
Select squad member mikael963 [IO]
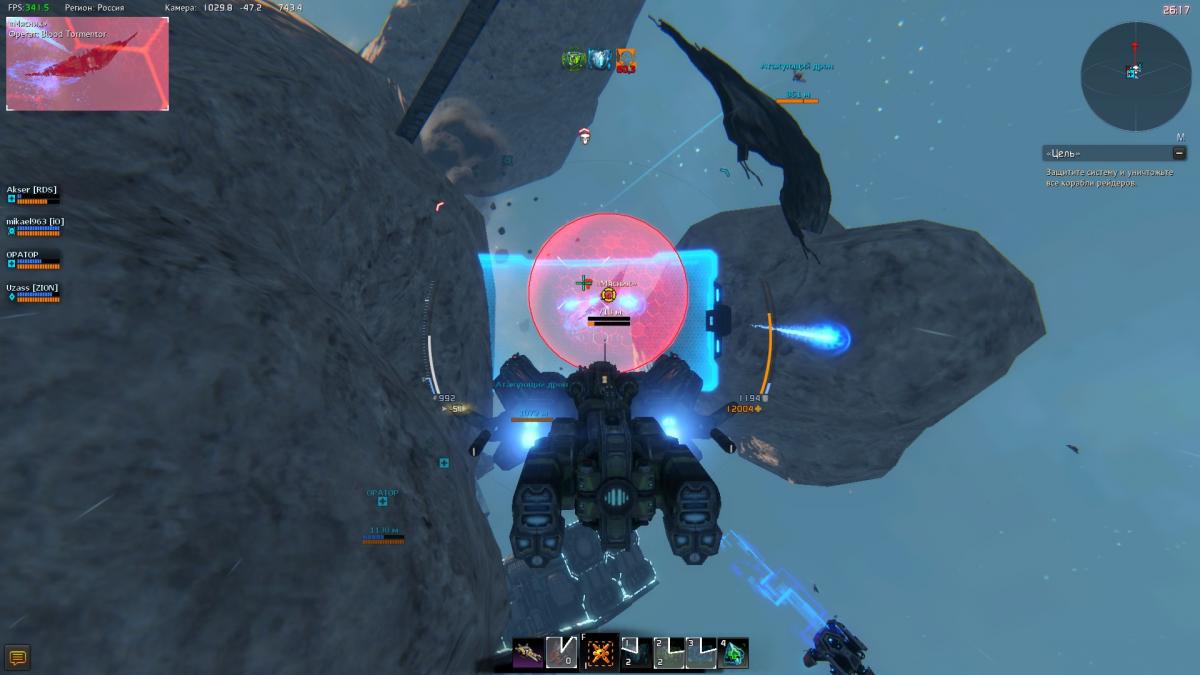click(36, 221)
